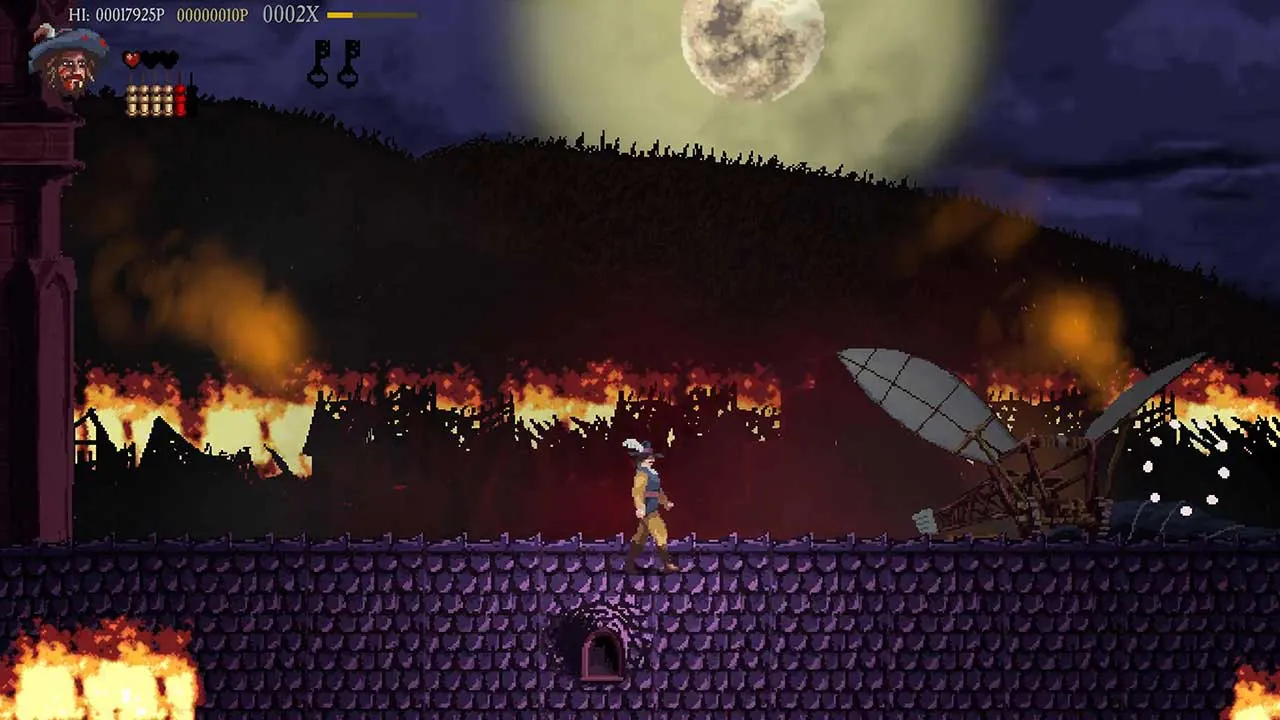Click the third empty heart icon
Image resolution: width=1280 pixels, height=720 pixels.
coord(170,59)
